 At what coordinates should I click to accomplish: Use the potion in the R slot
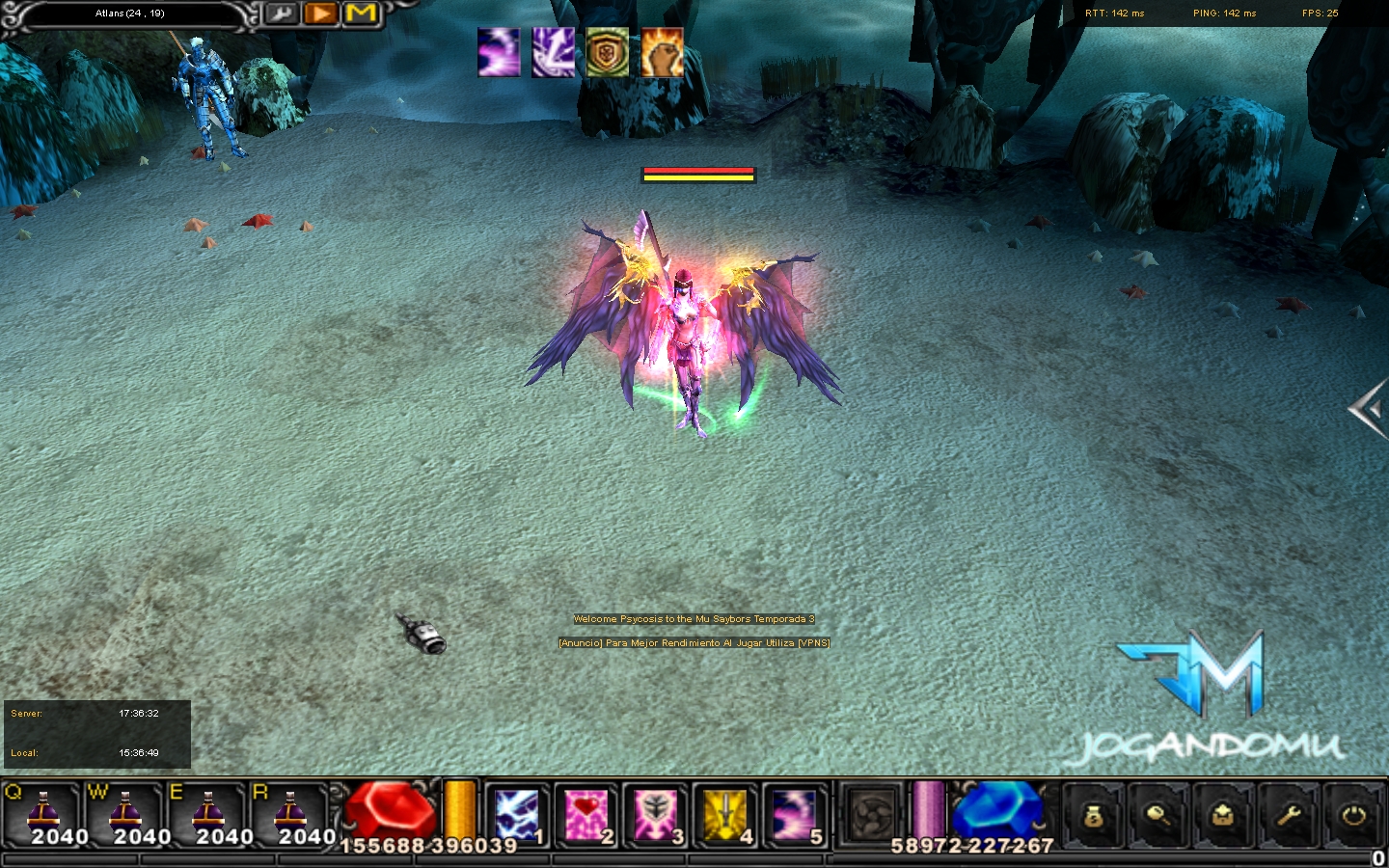tap(290, 815)
